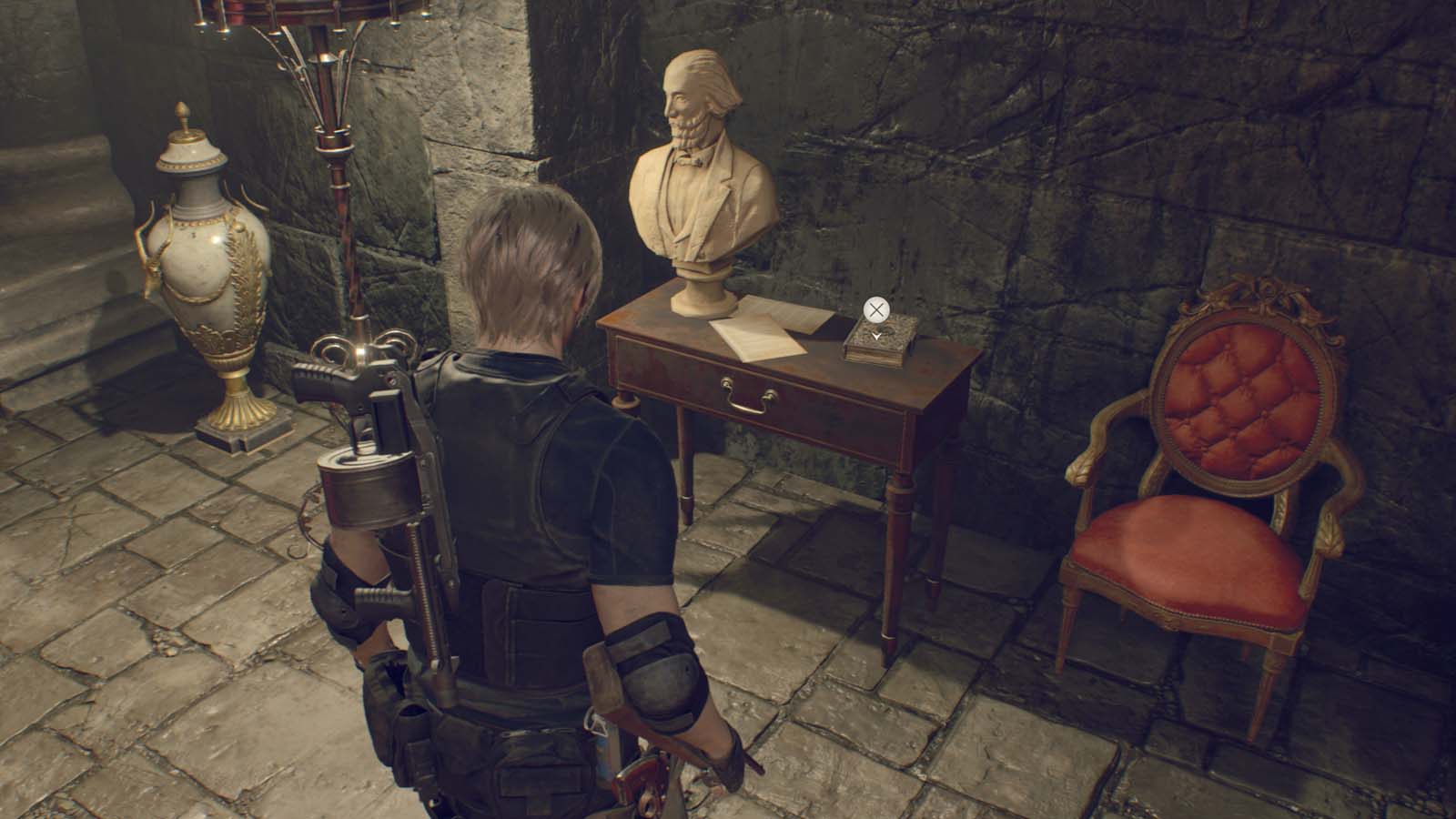The height and width of the screenshot is (819, 1456).
Task: Click the X interaction prompt above the book
Action: [x=876, y=310]
